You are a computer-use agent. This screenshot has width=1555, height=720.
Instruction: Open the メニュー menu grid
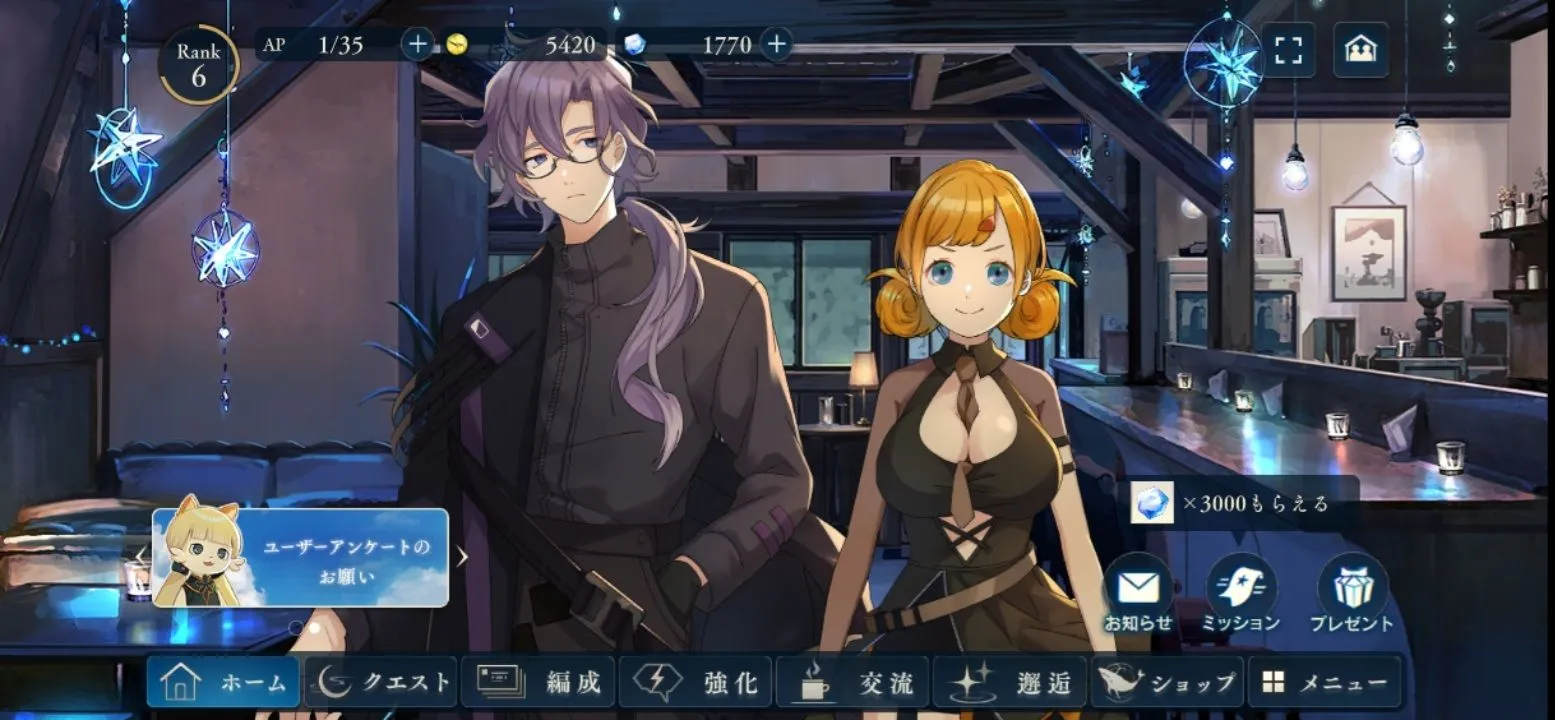1324,683
